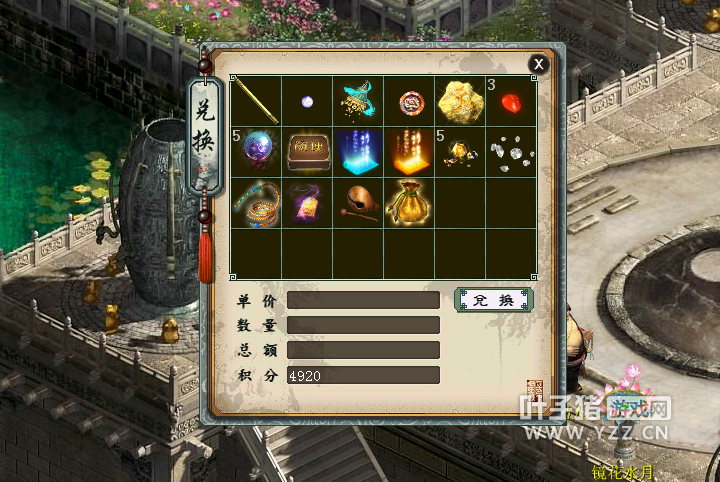Select the golden staff item
The image size is (720, 482).
256,101
